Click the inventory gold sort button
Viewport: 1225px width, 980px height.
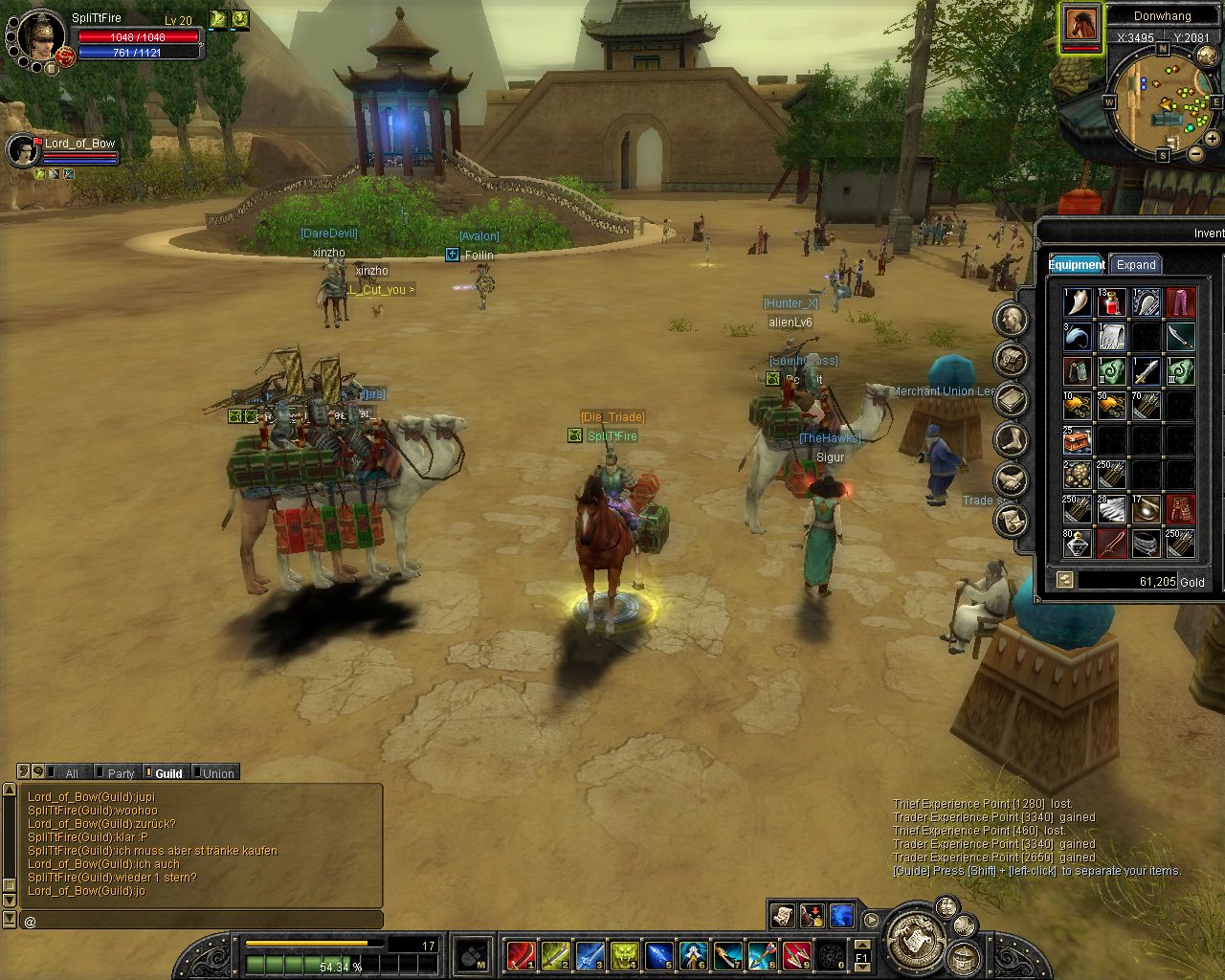tap(1063, 580)
